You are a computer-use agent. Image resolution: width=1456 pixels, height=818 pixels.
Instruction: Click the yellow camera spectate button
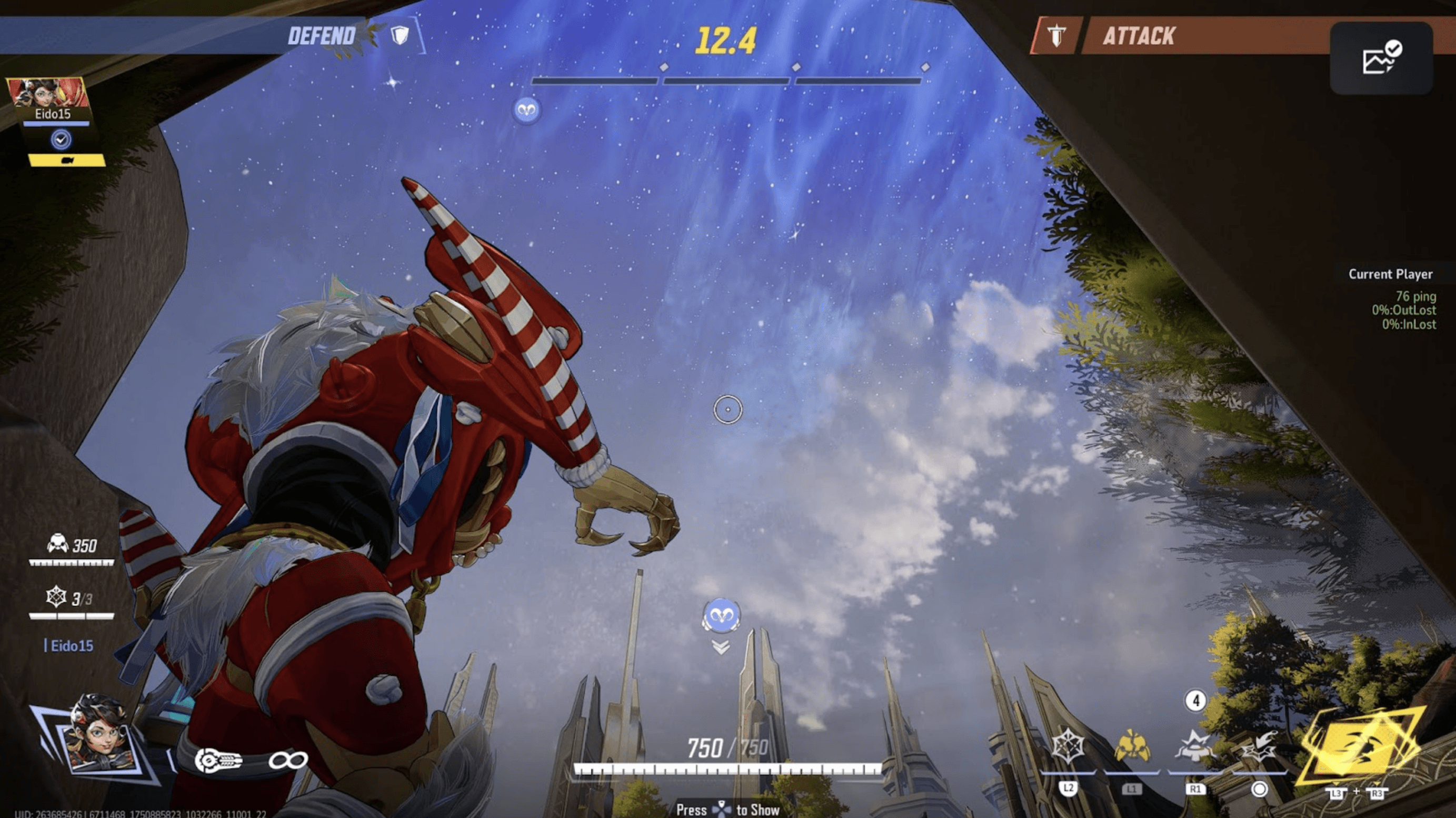click(x=67, y=161)
